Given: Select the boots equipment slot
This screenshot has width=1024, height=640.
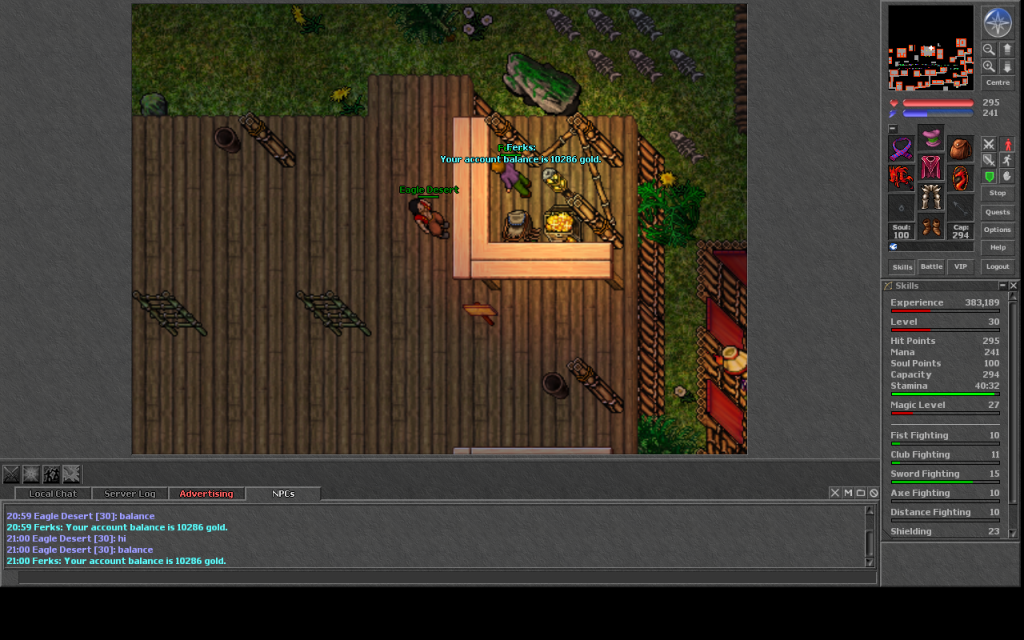Looking at the screenshot, I should (931, 227).
